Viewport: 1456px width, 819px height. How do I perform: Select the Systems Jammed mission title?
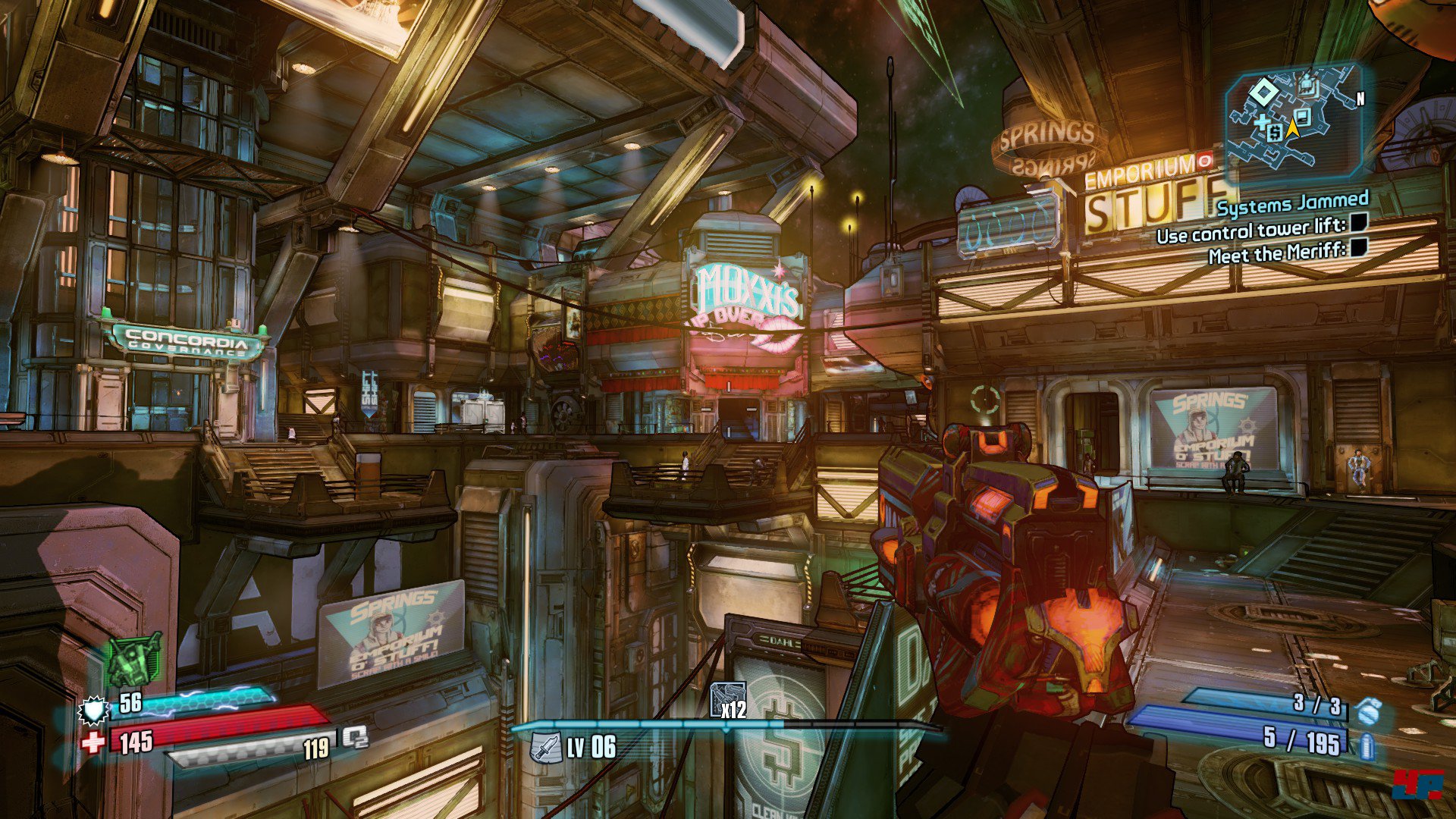(1292, 203)
